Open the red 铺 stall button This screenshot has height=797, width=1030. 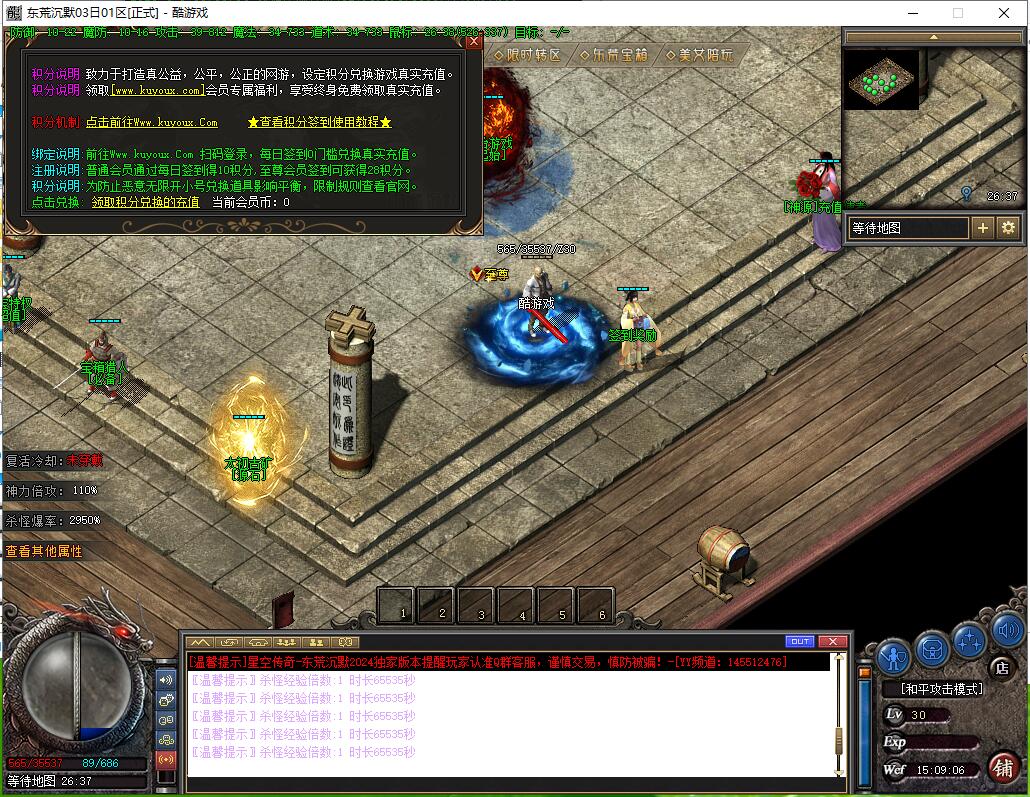1003,767
